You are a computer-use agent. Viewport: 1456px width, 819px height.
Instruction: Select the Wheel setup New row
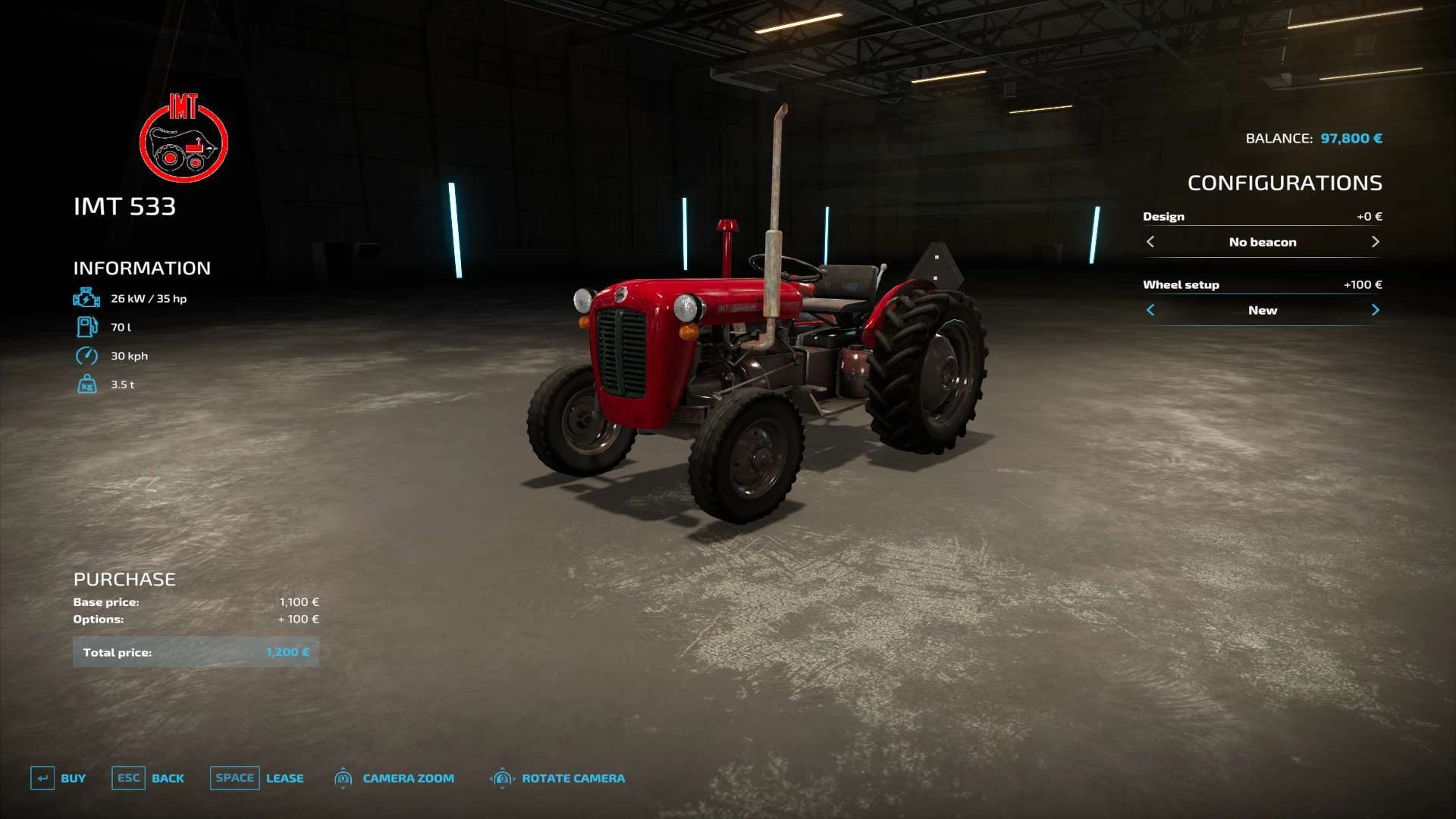tap(1263, 310)
